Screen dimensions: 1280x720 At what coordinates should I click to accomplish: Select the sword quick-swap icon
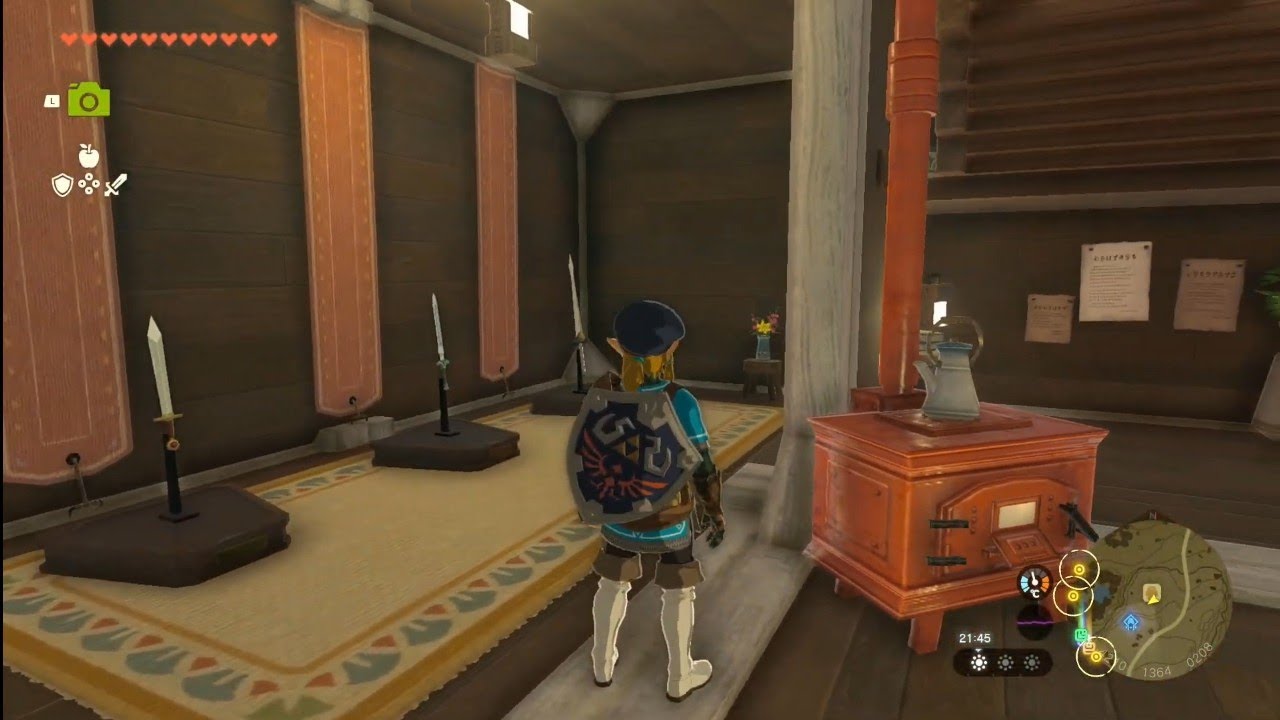(x=115, y=185)
